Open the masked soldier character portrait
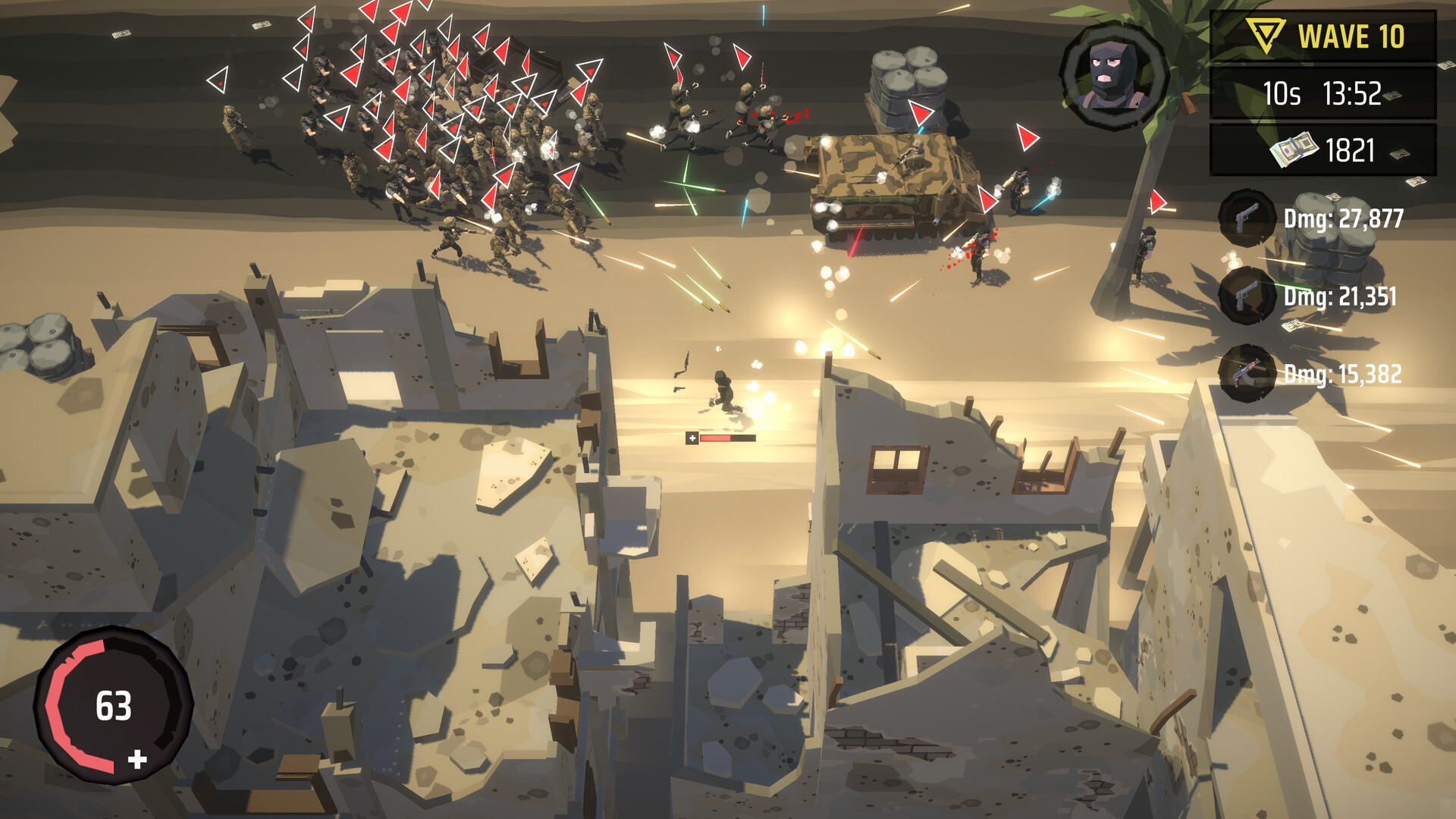Viewport: 1456px width, 819px height. (1112, 74)
